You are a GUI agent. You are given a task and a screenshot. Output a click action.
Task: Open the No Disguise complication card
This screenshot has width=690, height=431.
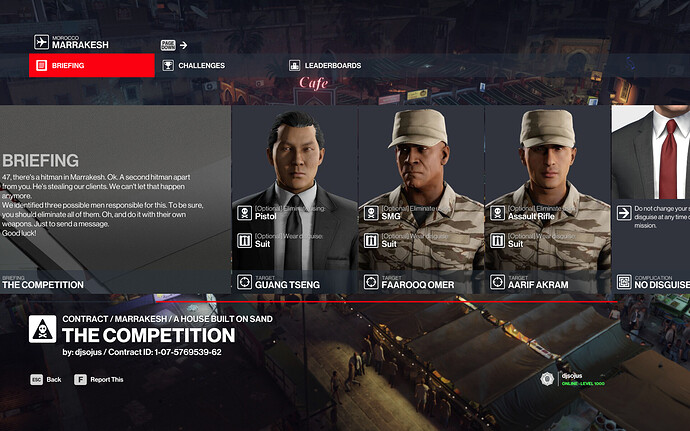point(650,200)
